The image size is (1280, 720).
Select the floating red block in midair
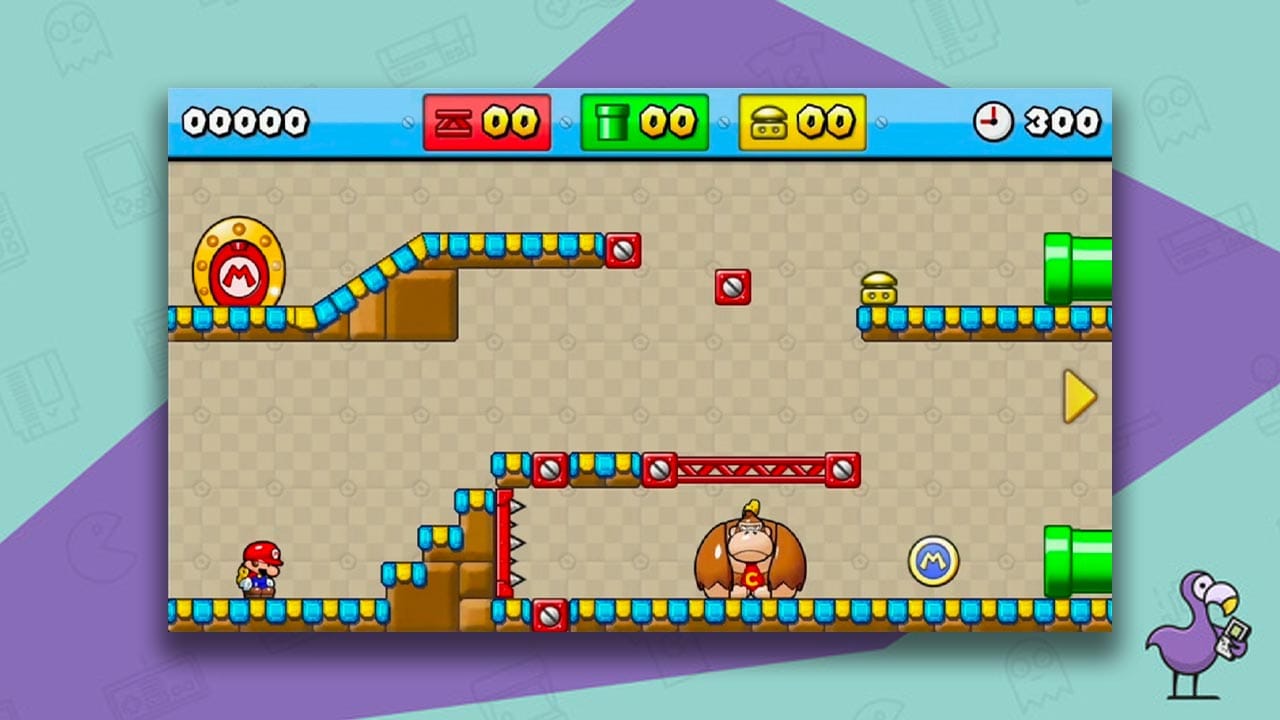point(733,285)
